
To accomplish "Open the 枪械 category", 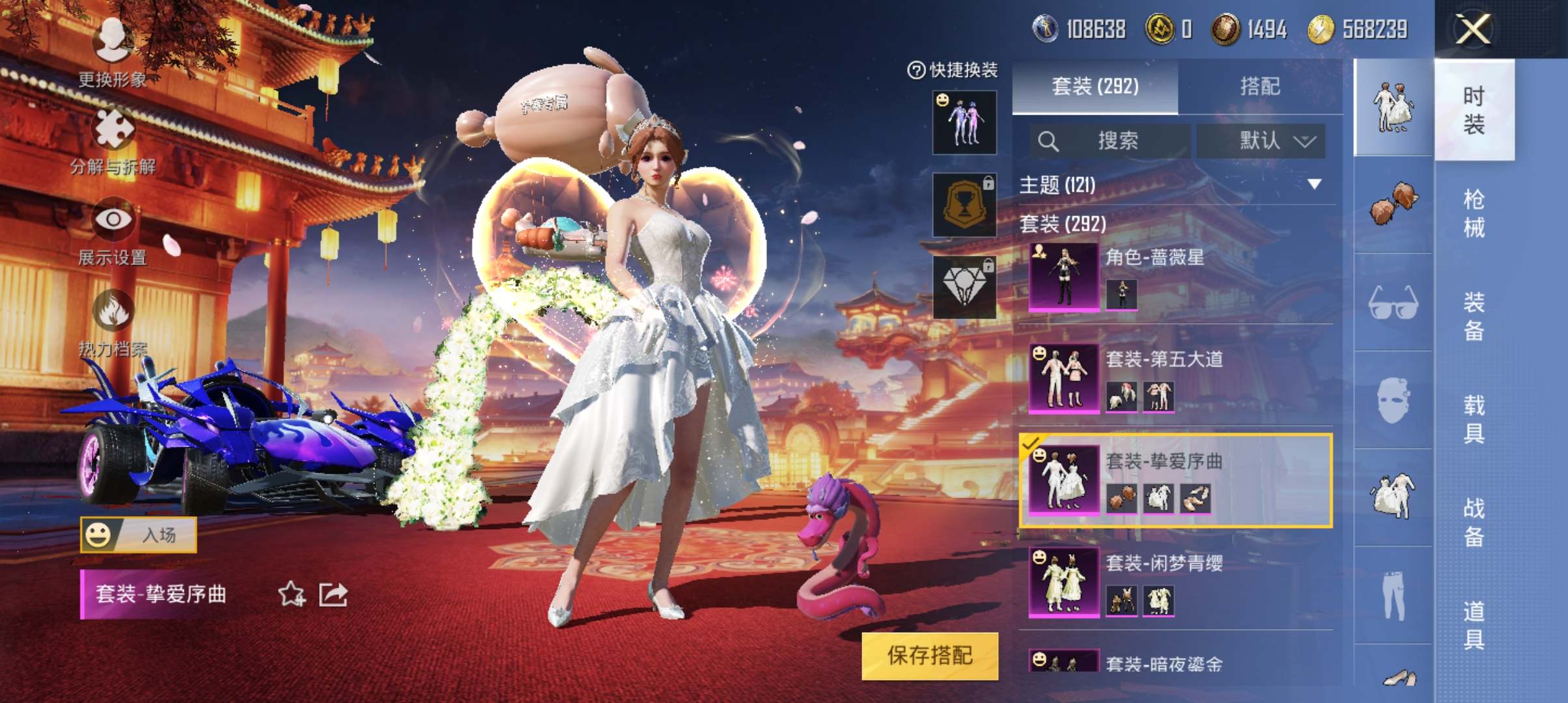I will [x=1474, y=213].
